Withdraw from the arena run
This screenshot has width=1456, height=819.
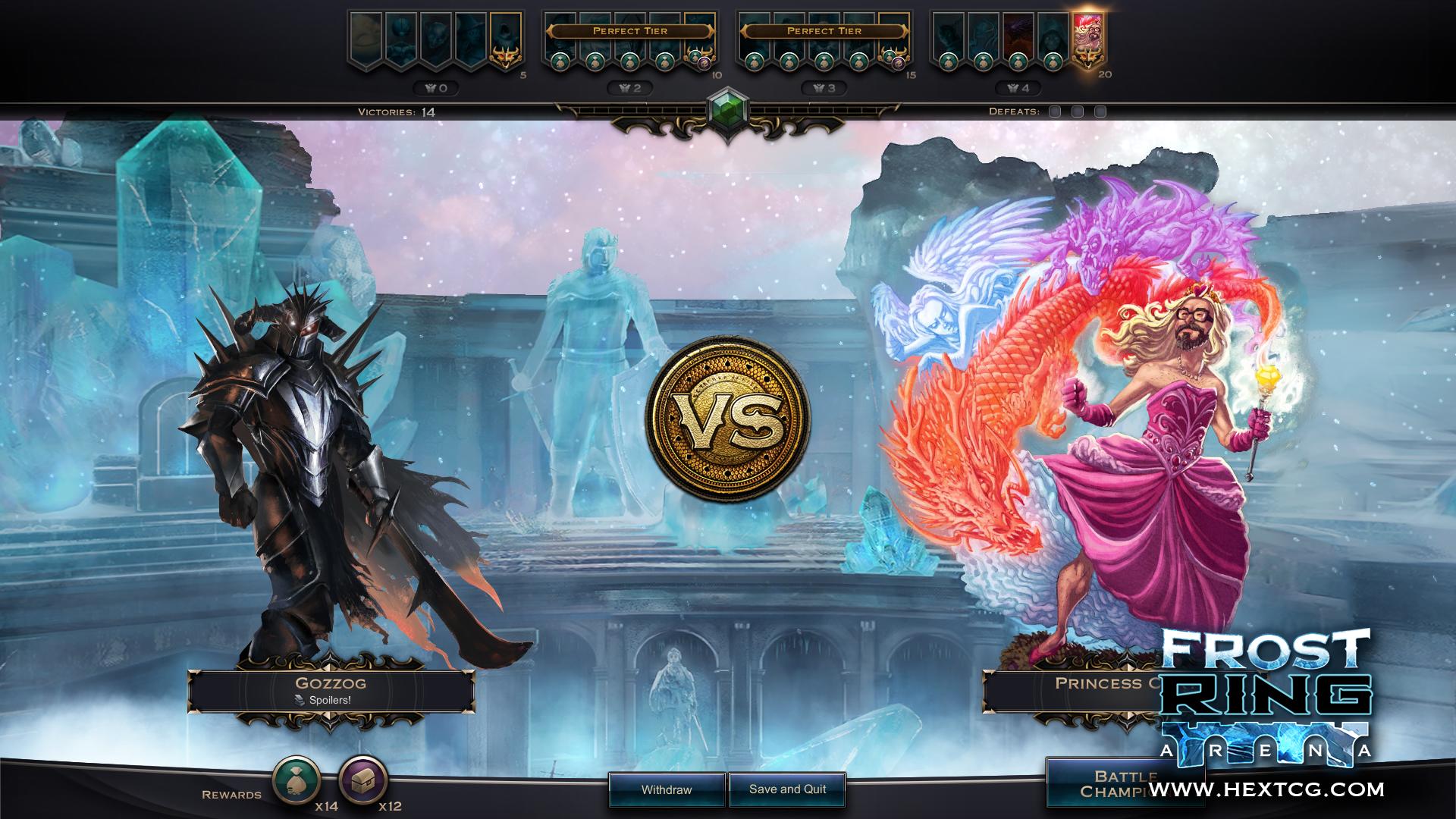[667, 789]
